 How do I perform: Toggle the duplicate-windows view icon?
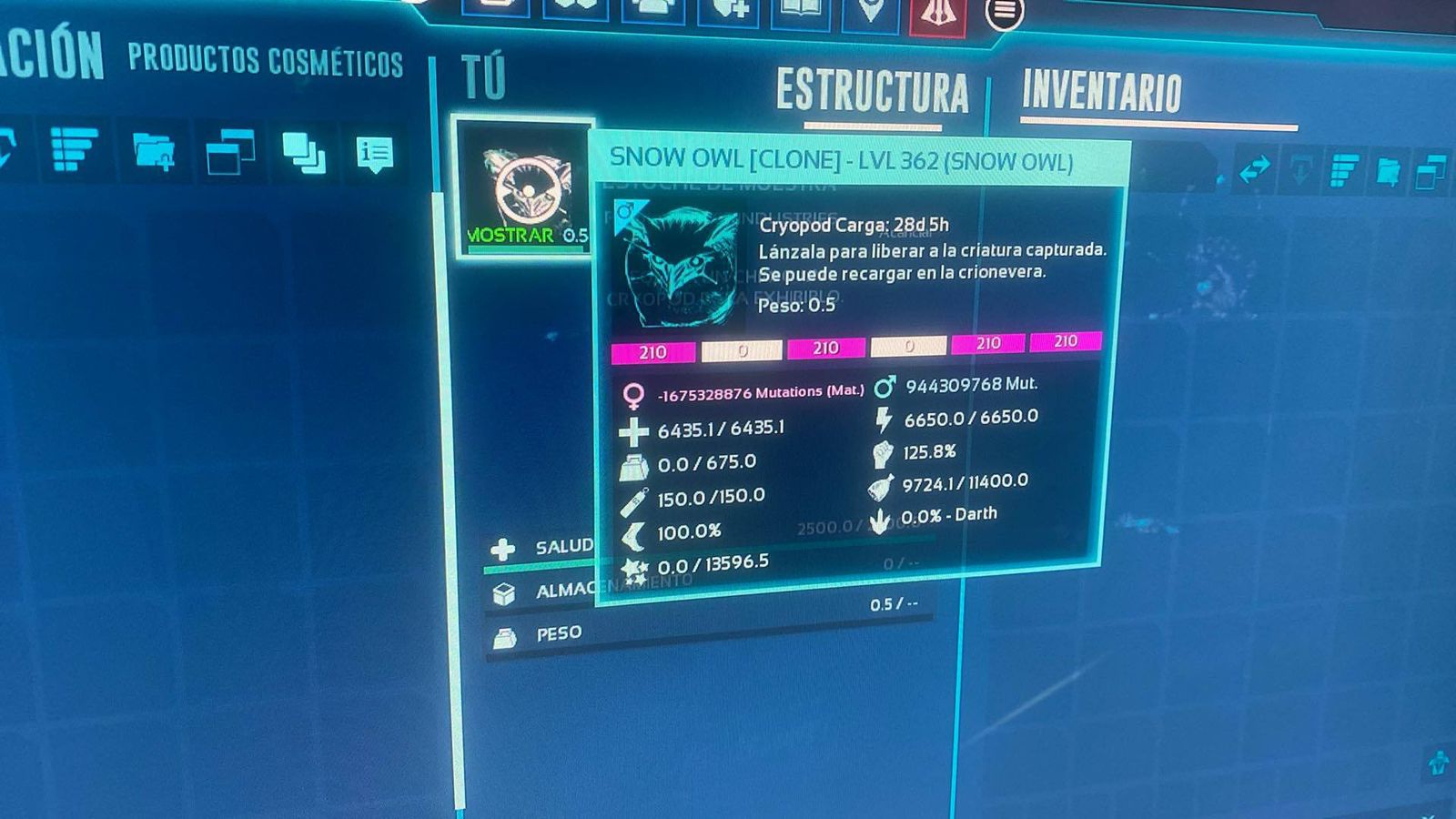pos(230,150)
